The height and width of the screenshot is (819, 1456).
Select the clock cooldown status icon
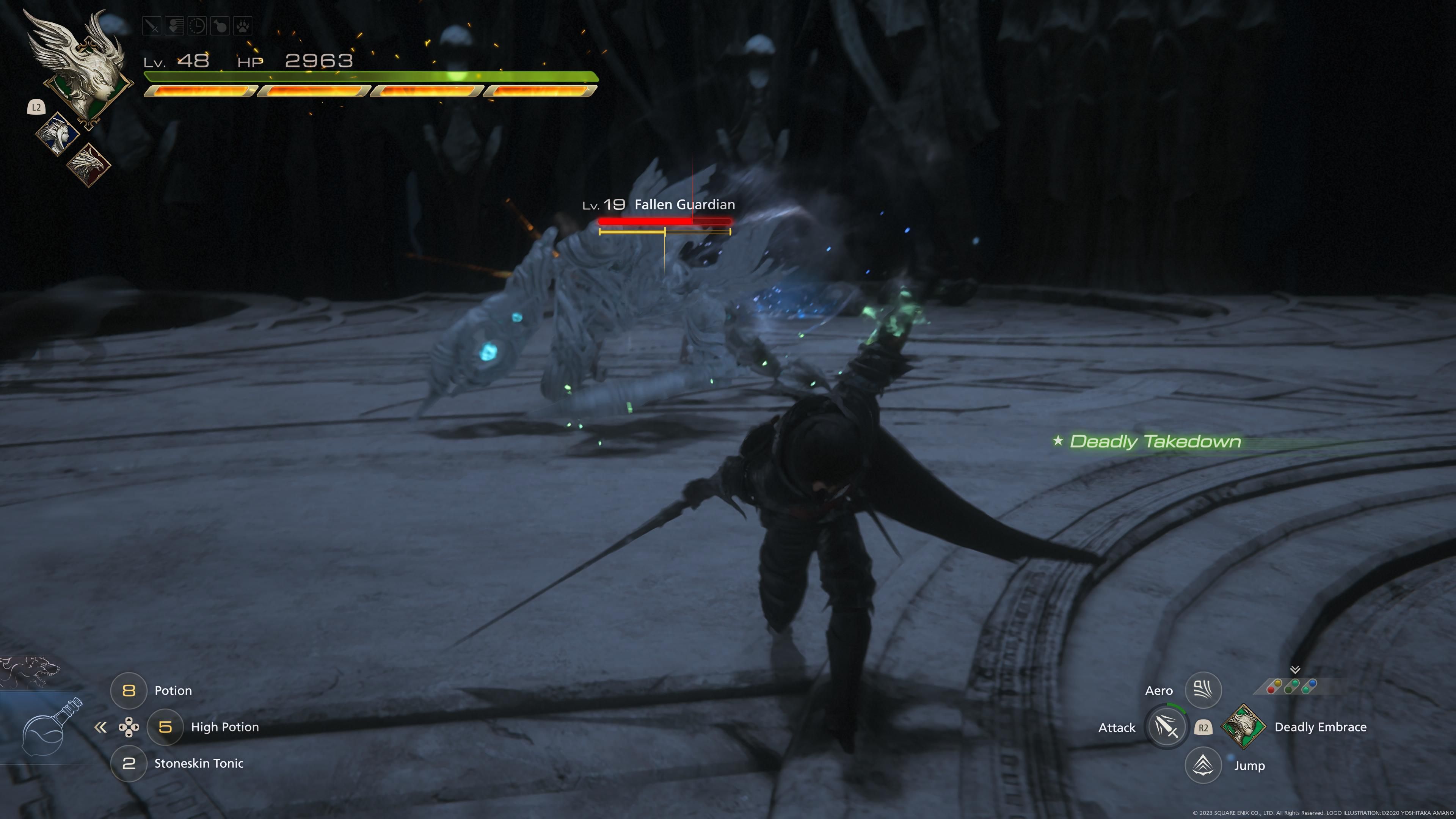click(197, 25)
